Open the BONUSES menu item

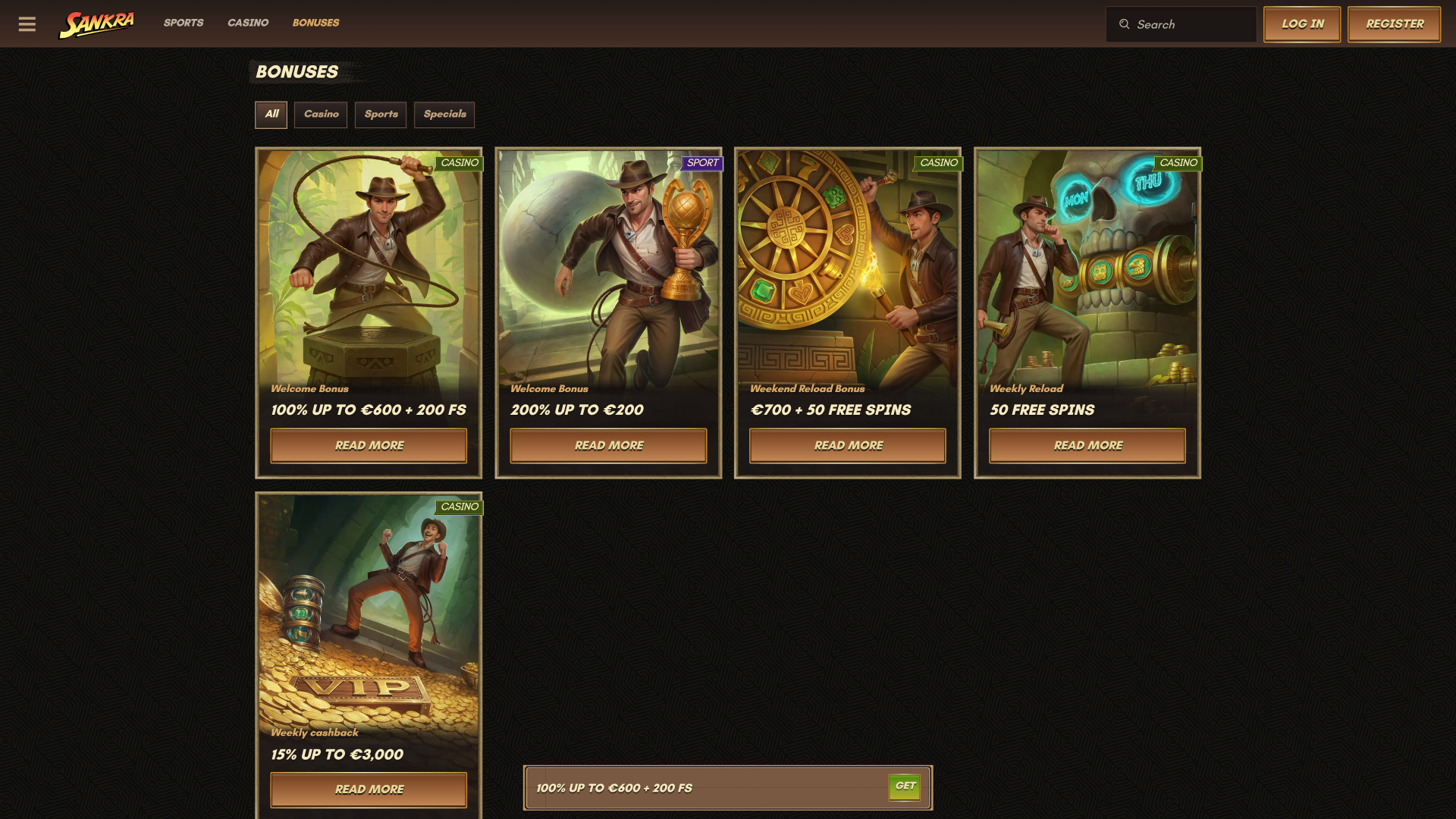tap(315, 23)
